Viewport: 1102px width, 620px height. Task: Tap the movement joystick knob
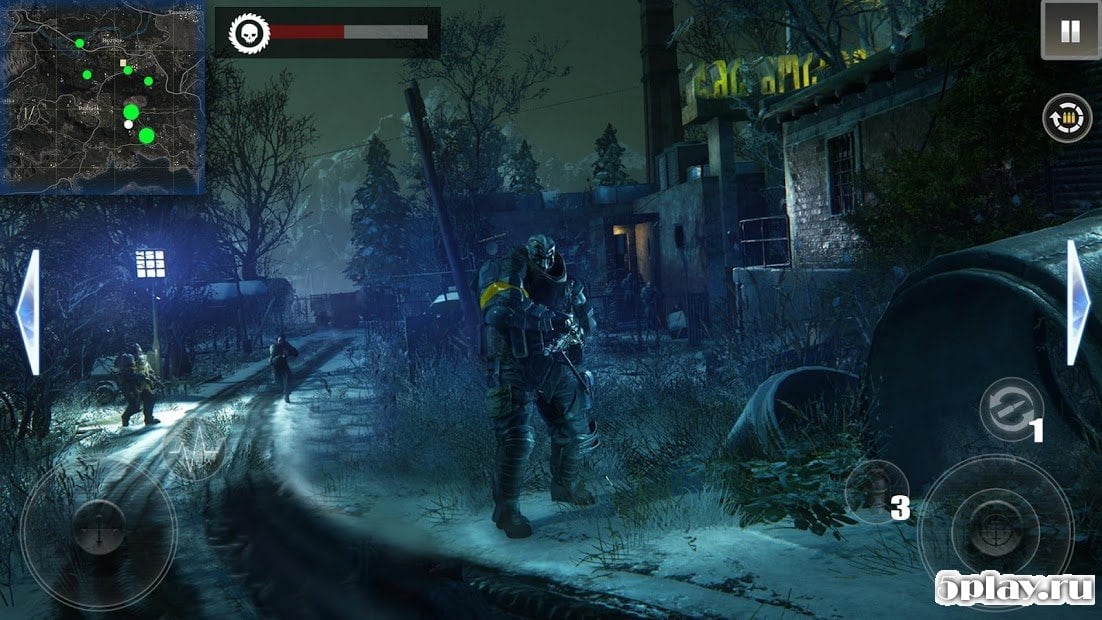(x=98, y=527)
